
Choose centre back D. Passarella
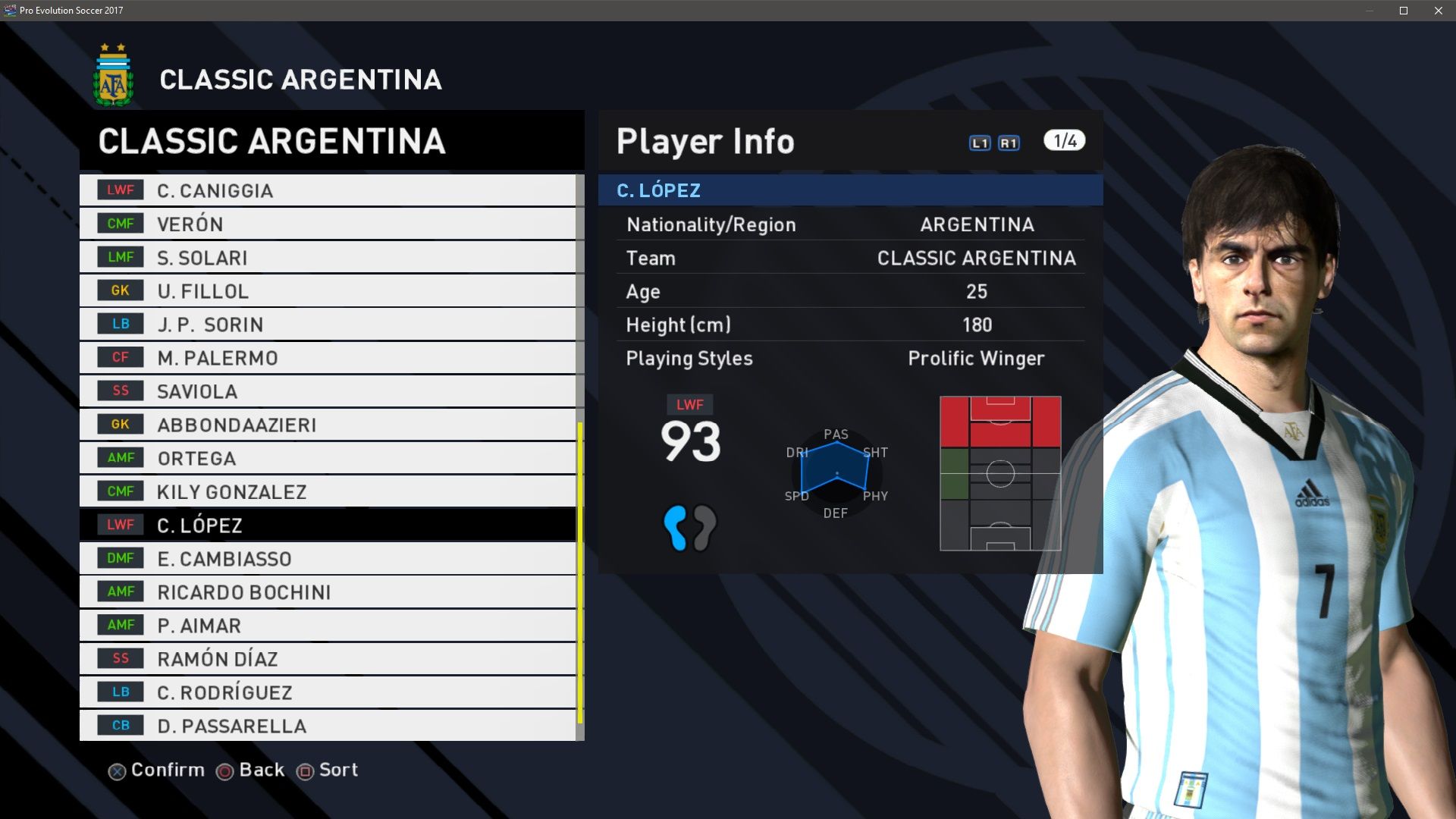(x=328, y=725)
